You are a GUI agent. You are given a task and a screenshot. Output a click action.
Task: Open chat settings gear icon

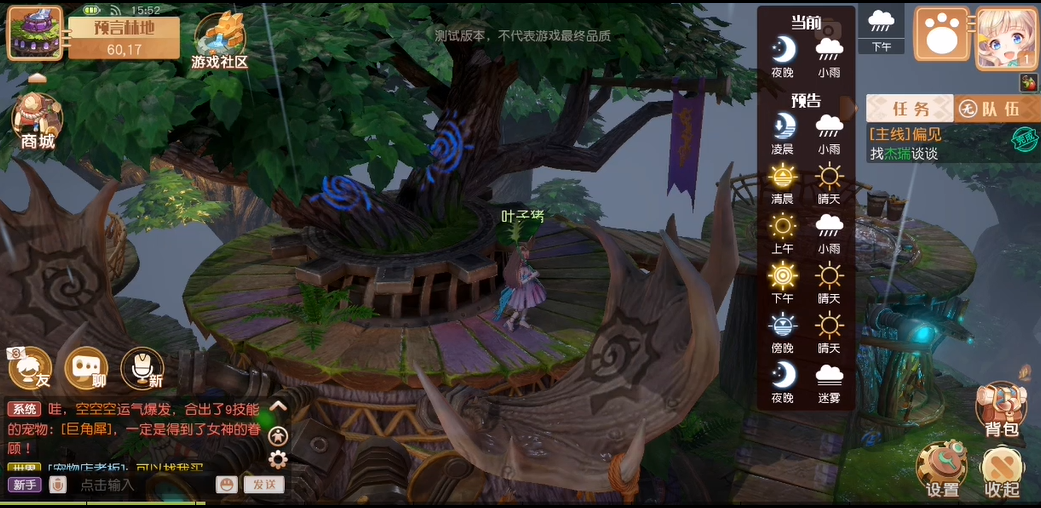[x=278, y=459]
